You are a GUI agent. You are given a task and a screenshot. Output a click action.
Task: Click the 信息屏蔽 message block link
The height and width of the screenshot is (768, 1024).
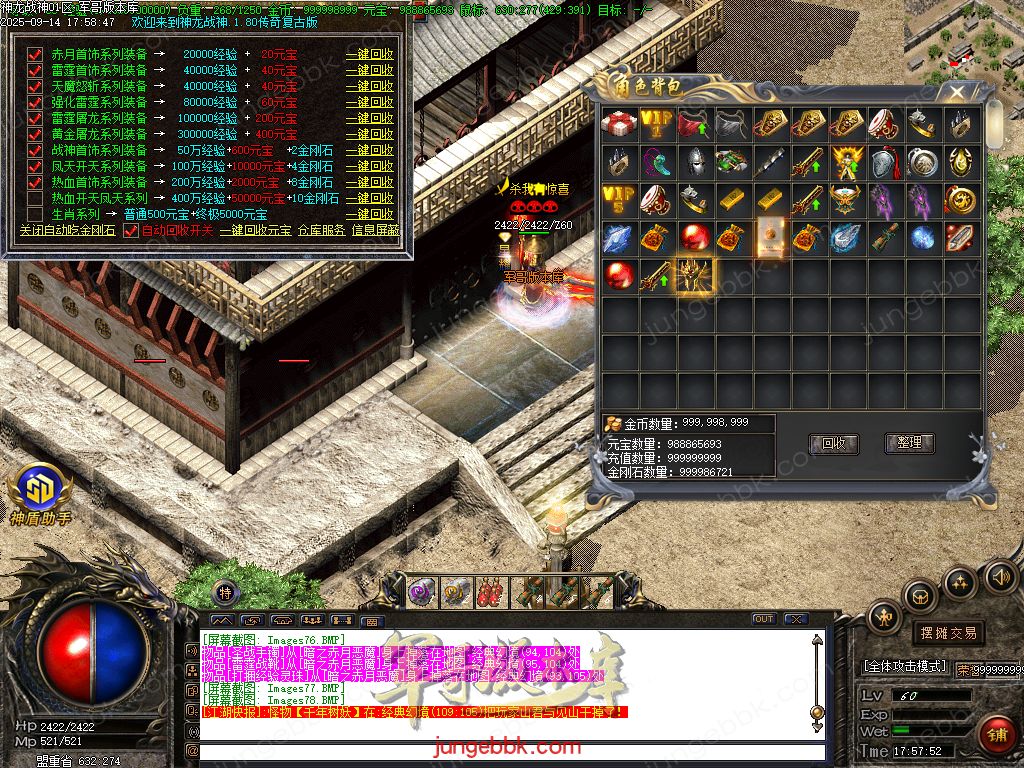375,230
